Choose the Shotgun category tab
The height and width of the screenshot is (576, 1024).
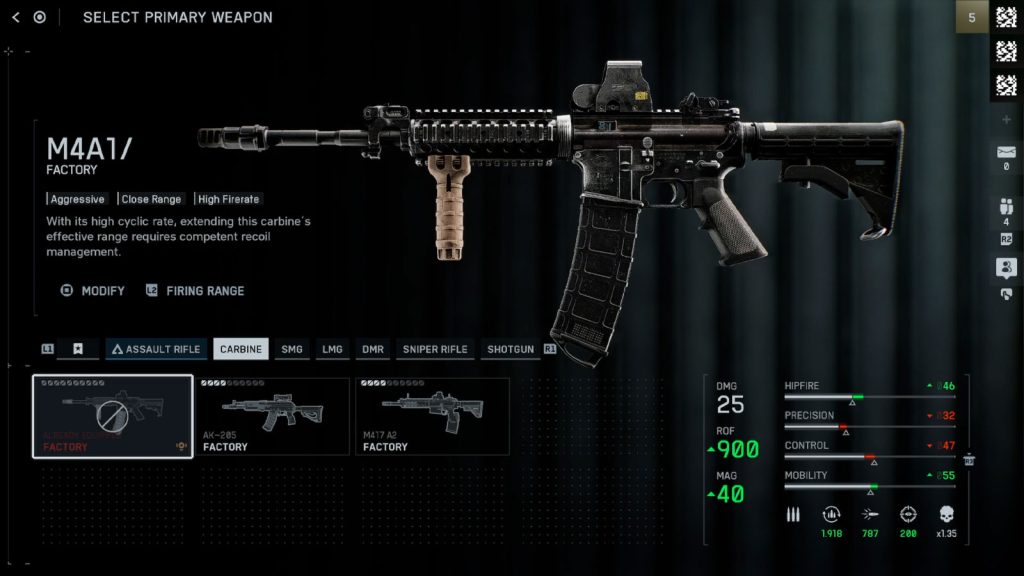pyautogui.click(x=510, y=349)
